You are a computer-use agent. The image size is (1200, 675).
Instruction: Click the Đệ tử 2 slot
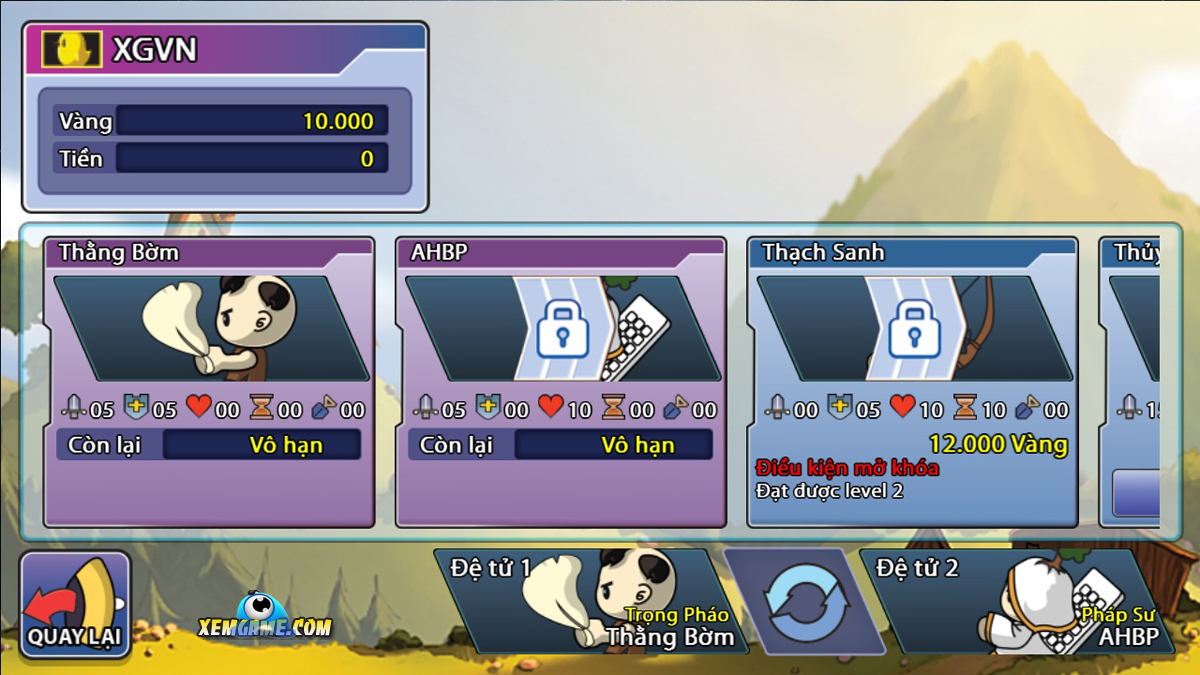(x=1015, y=600)
